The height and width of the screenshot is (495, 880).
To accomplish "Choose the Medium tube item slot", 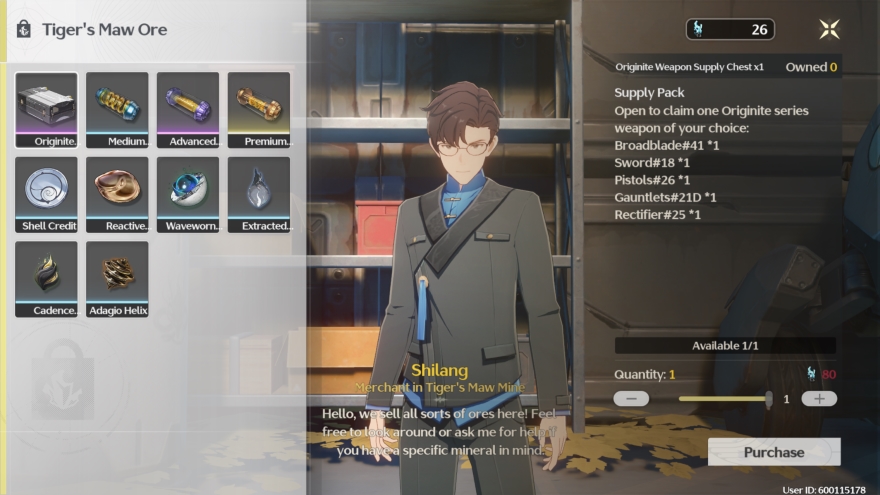I will pos(117,109).
